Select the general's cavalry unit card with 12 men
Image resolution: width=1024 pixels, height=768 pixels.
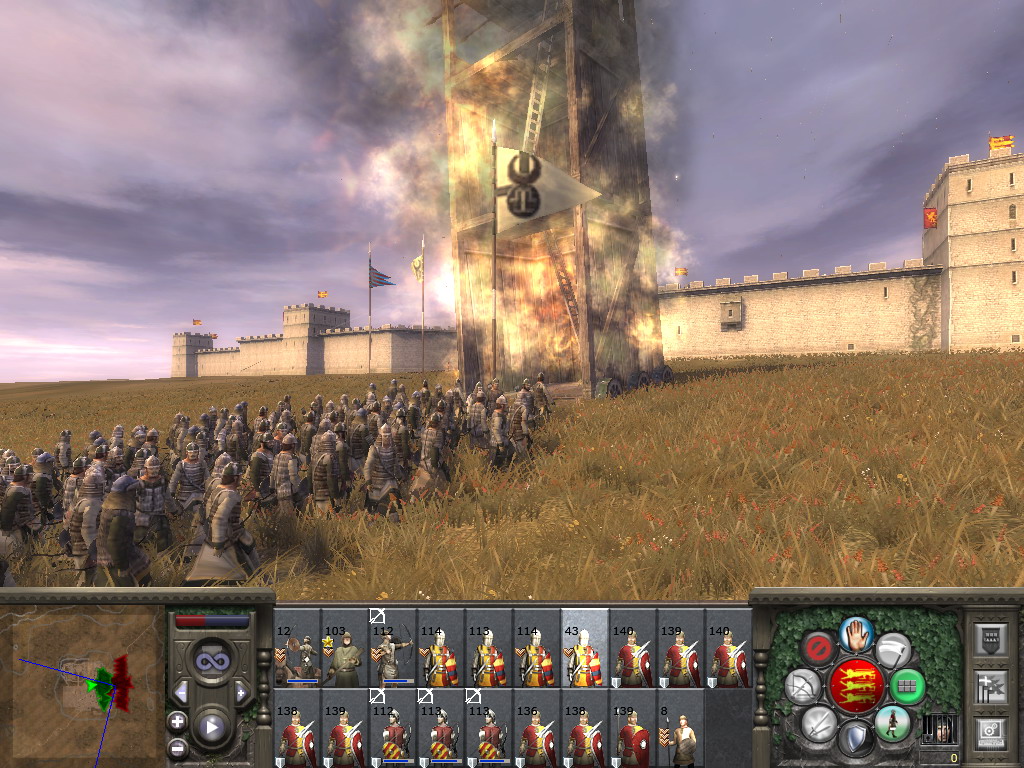tap(297, 648)
